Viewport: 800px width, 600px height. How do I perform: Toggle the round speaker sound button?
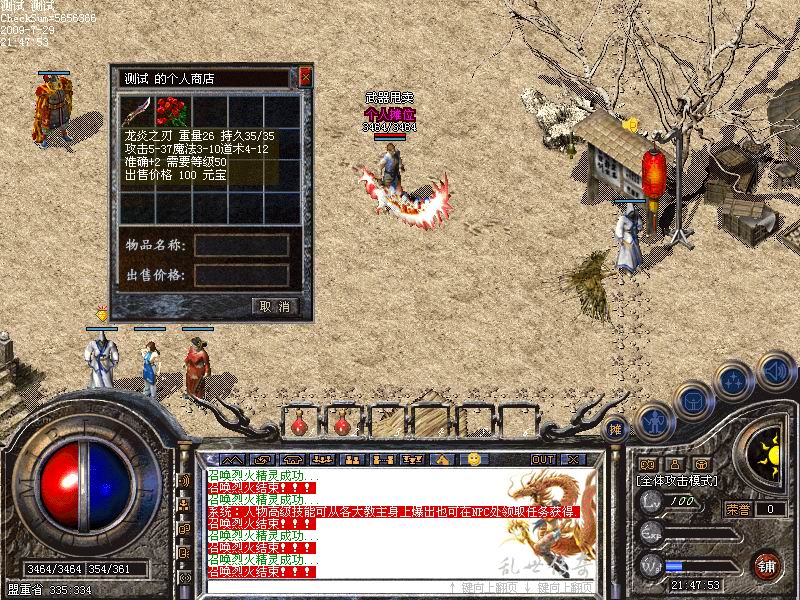point(775,372)
